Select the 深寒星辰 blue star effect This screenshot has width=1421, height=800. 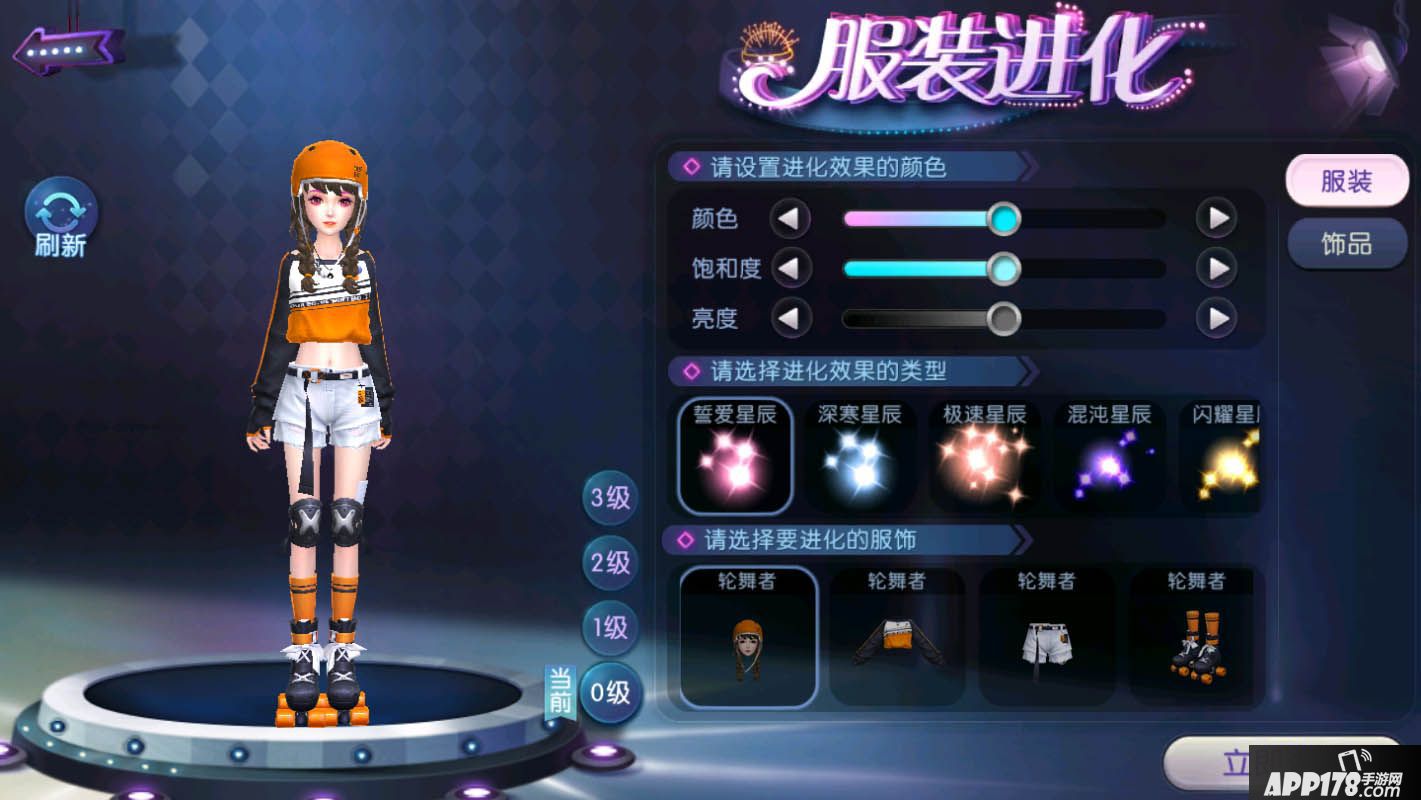pos(860,457)
